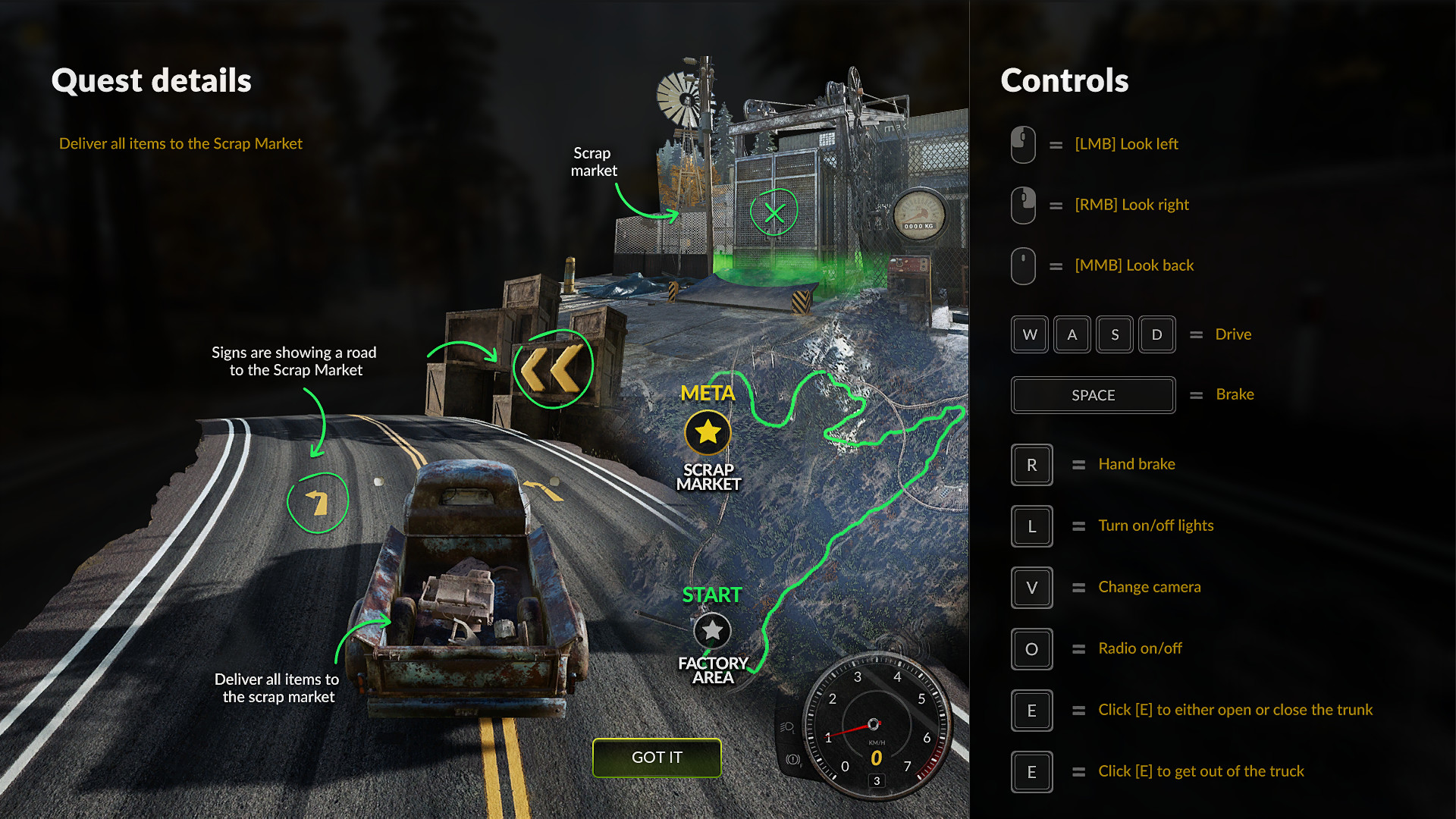Select the LMB Look left mouse icon
This screenshot has width=1456, height=819.
coord(1022,144)
